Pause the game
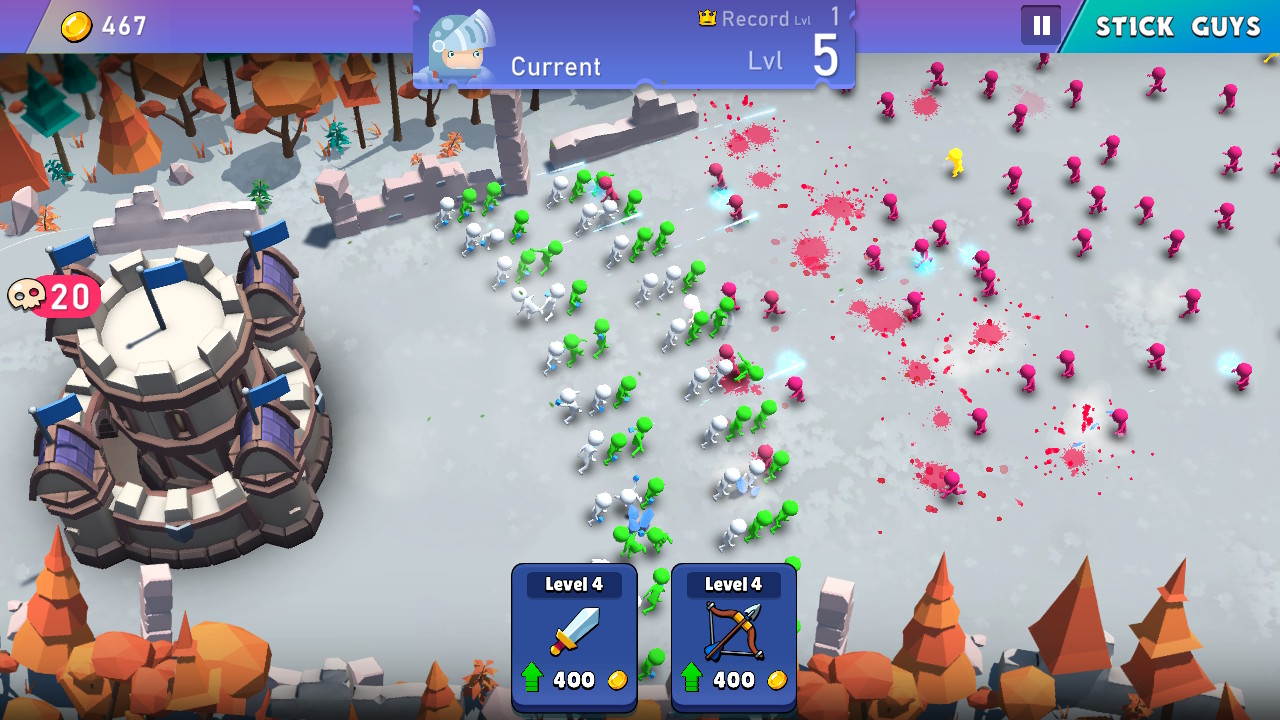 pos(1040,25)
